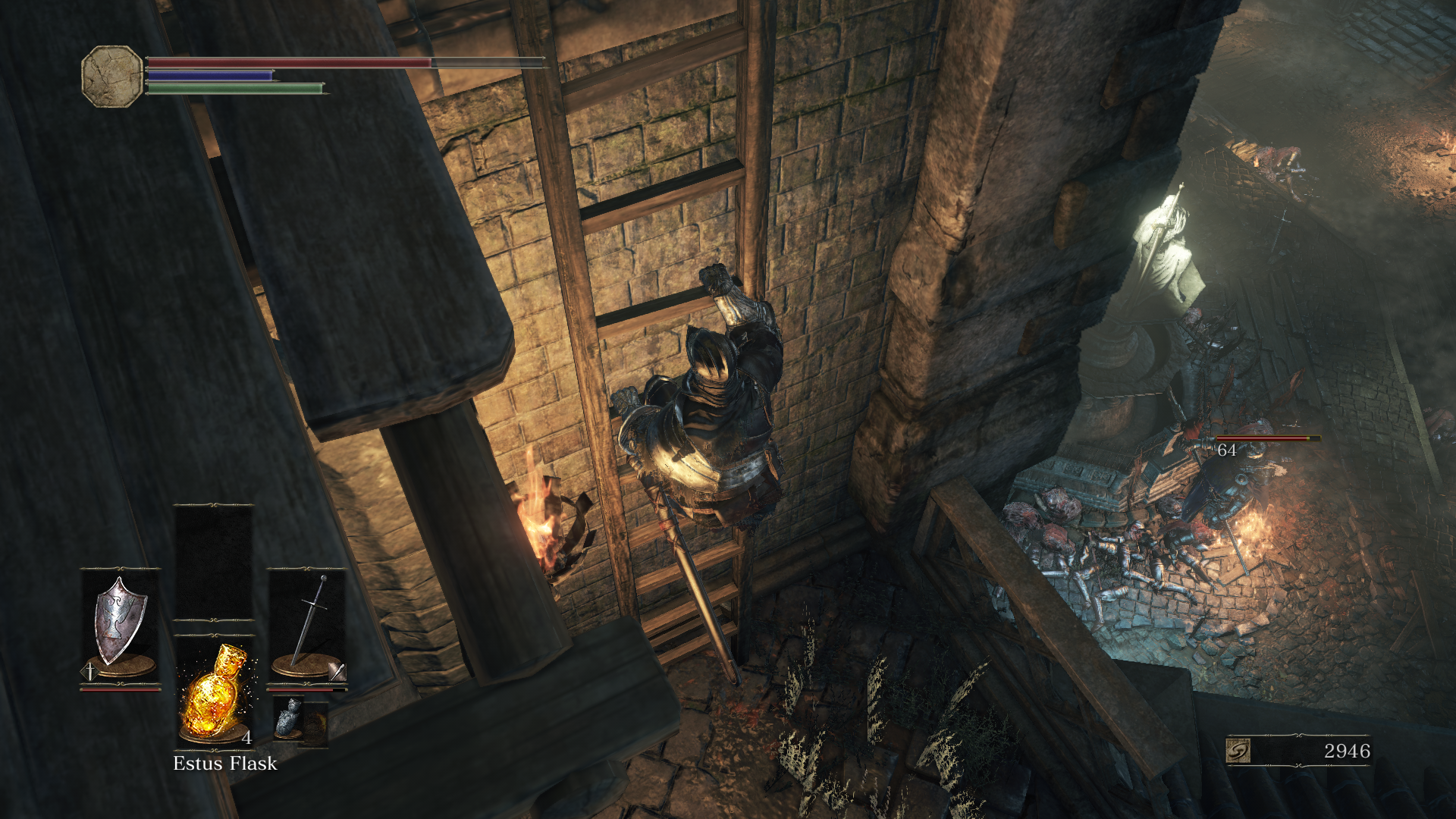Select the equipped longsword weapon slot
Screen dimensions: 1456x819
tap(307, 628)
